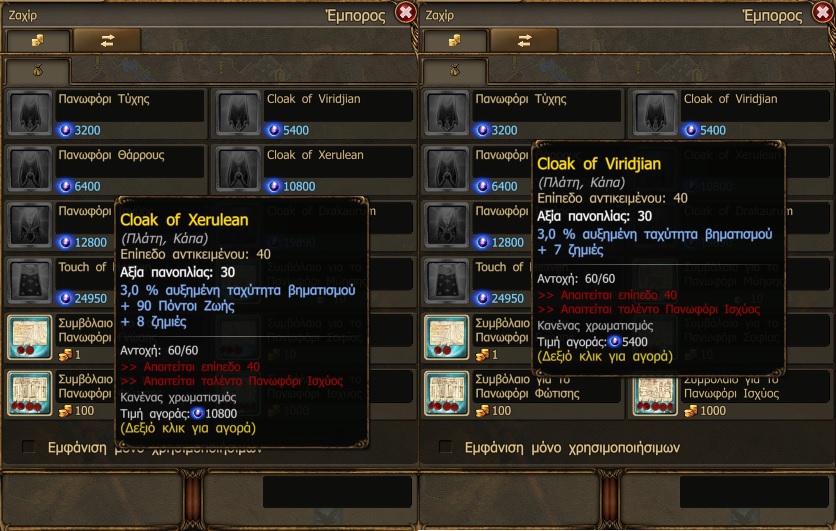
Task: Close the right Έμπορος merchant window
Action: tap(822, 12)
